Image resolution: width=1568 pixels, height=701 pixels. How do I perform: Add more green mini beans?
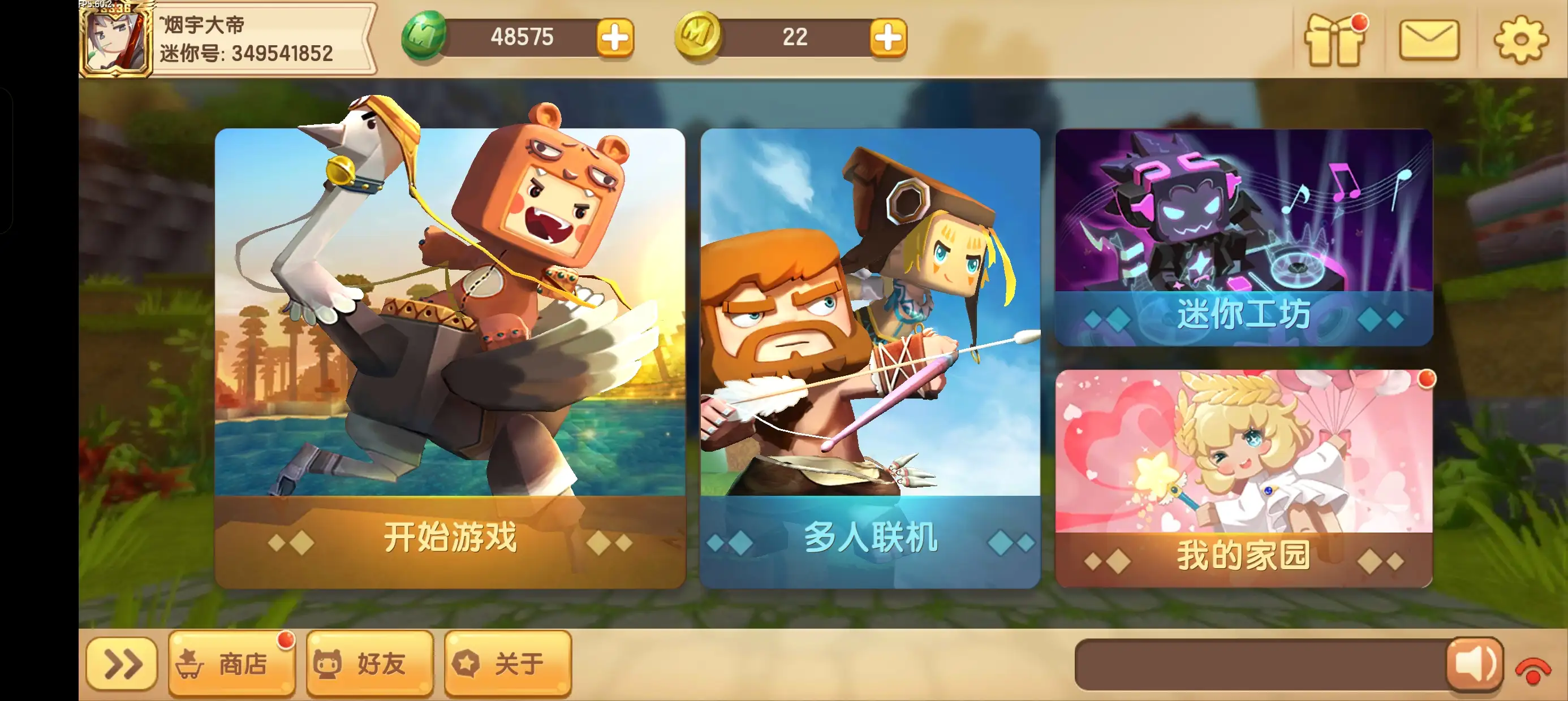tap(615, 38)
